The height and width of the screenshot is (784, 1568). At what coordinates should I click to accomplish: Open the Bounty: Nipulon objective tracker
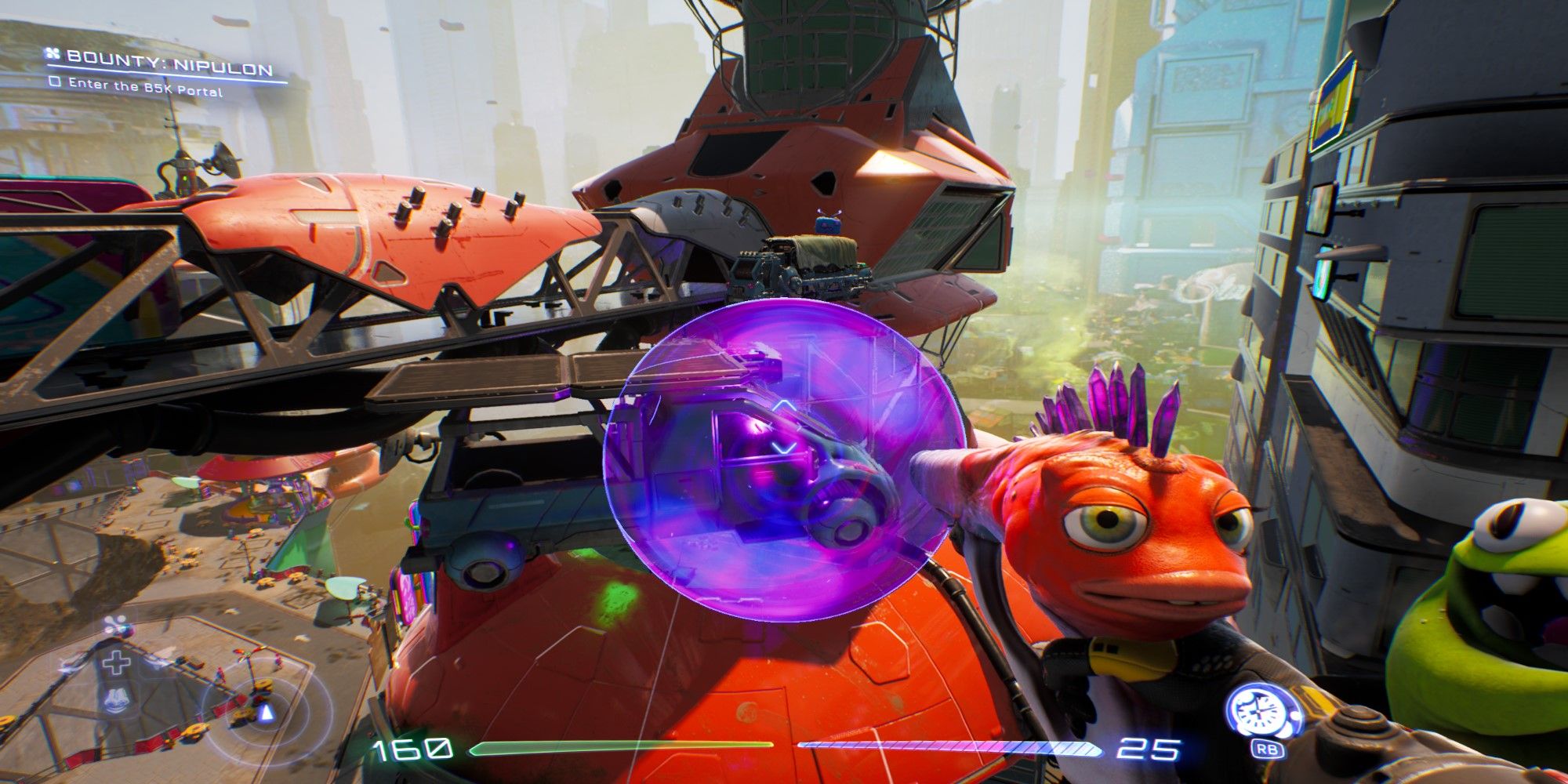[x=169, y=58]
